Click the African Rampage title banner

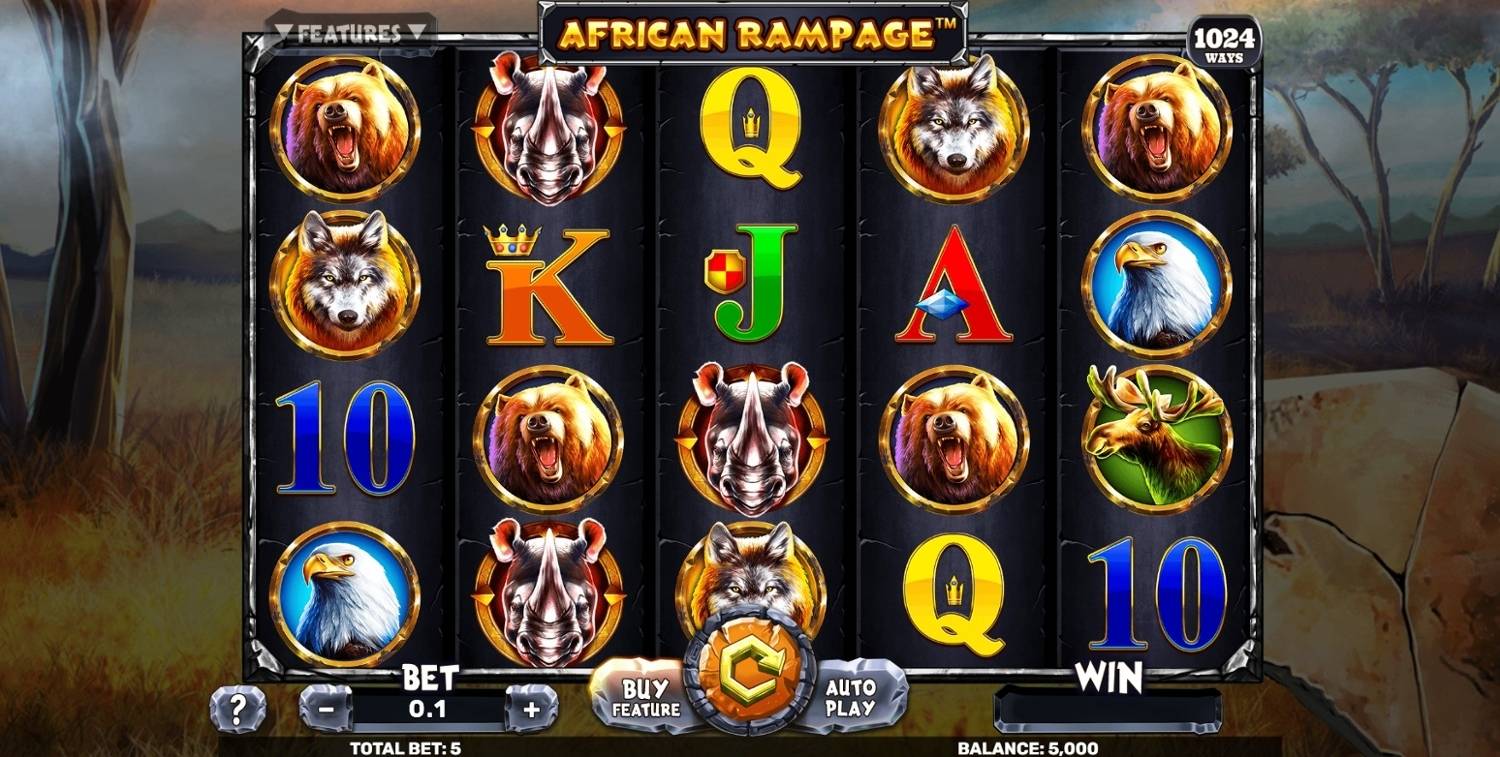750,30
